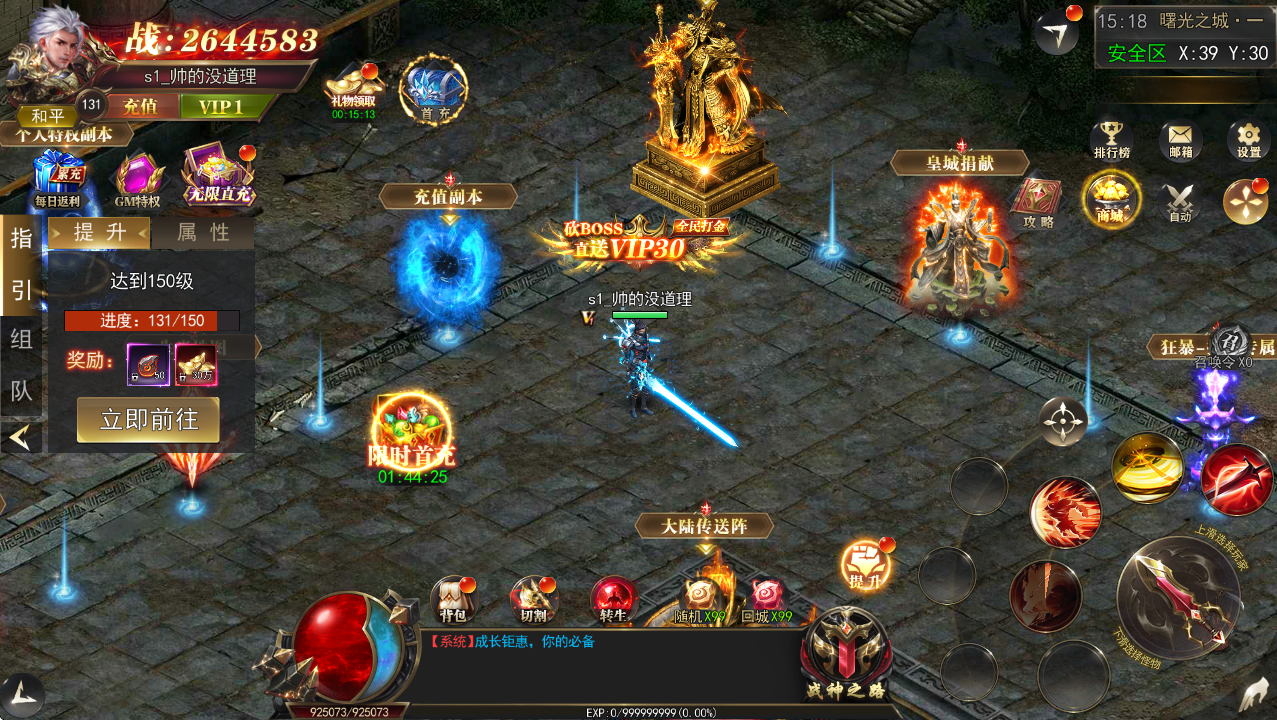Open the 转生 rebirth menu

pyautogui.click(x=612, y=598)
